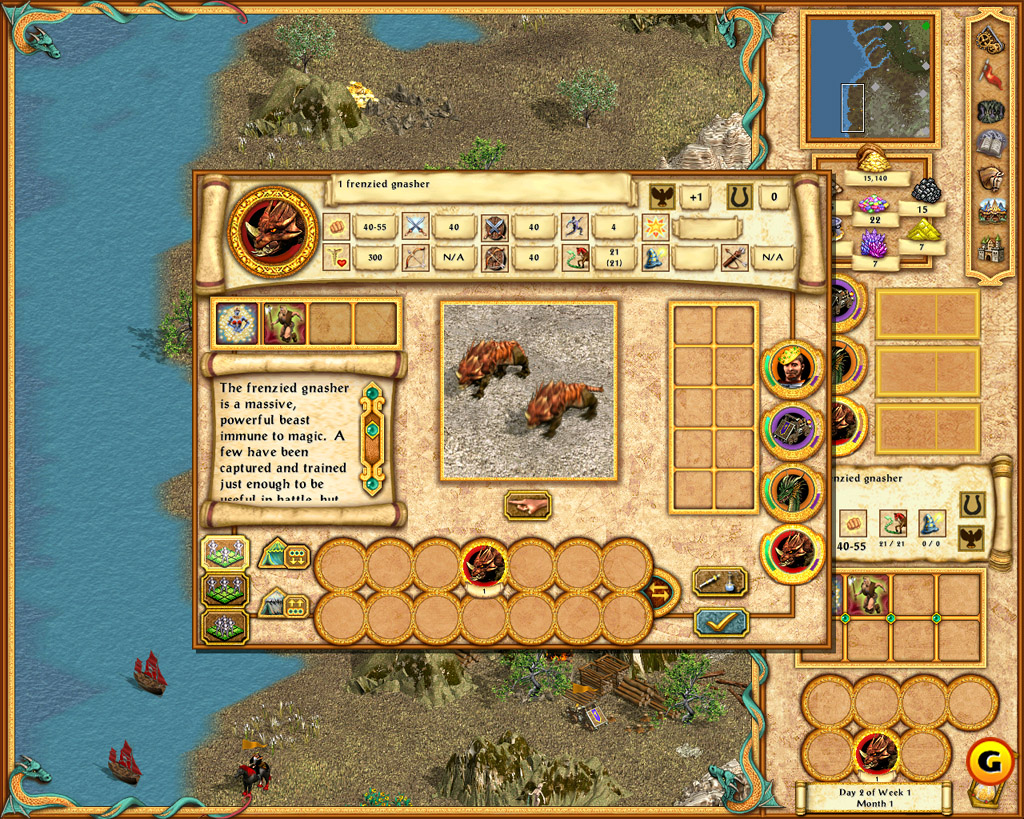Click the red flag toolbar icon
The width and height of the screenshot is (1024, 819).
click(990, 75)
